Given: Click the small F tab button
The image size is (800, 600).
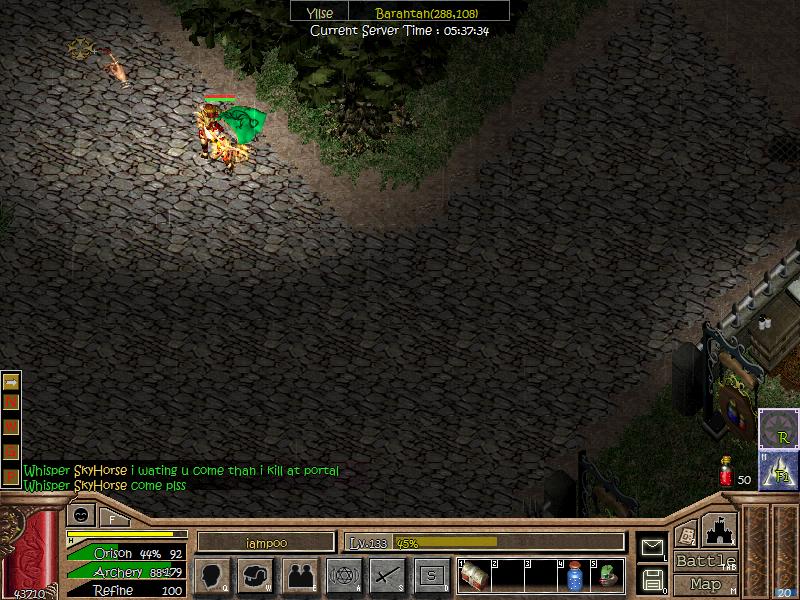Looking at the screenshot, I should pyautogui.click(x=112, y=518).
